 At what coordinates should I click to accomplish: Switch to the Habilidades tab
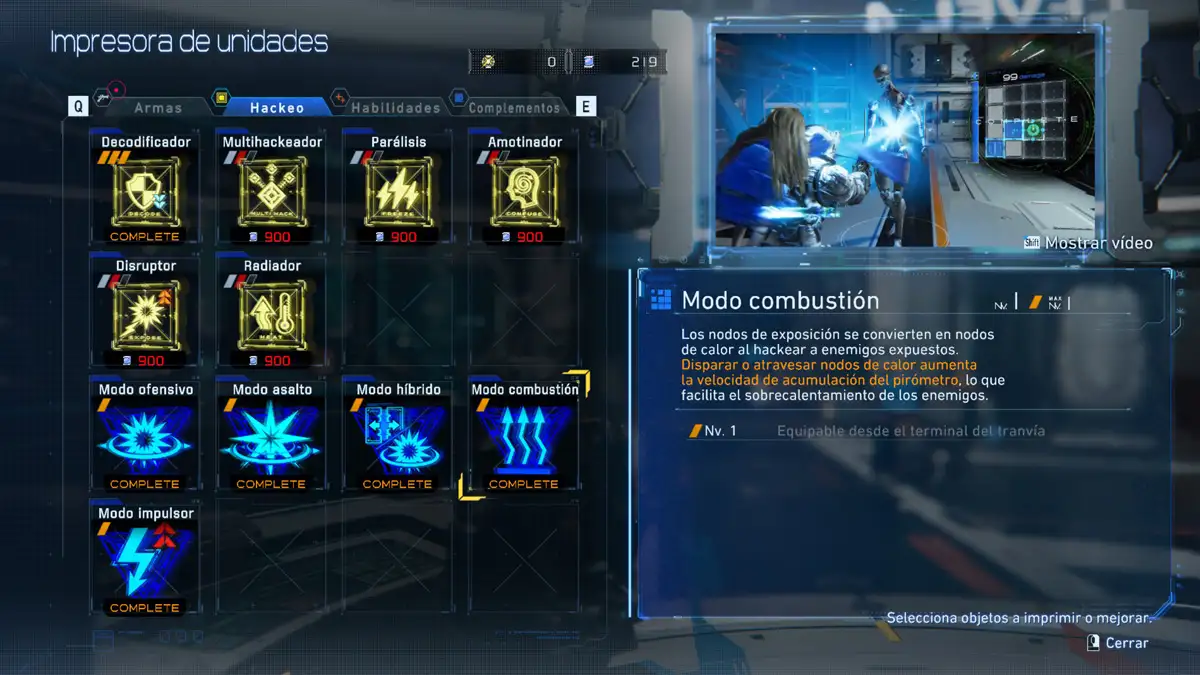[x=395, y=107]
